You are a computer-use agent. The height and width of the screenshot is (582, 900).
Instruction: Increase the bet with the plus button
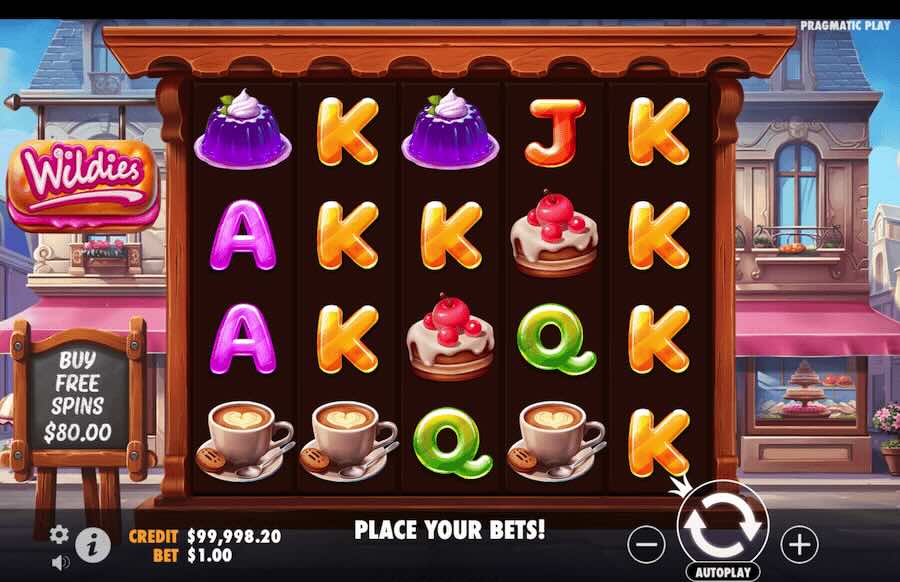[798, 544]
